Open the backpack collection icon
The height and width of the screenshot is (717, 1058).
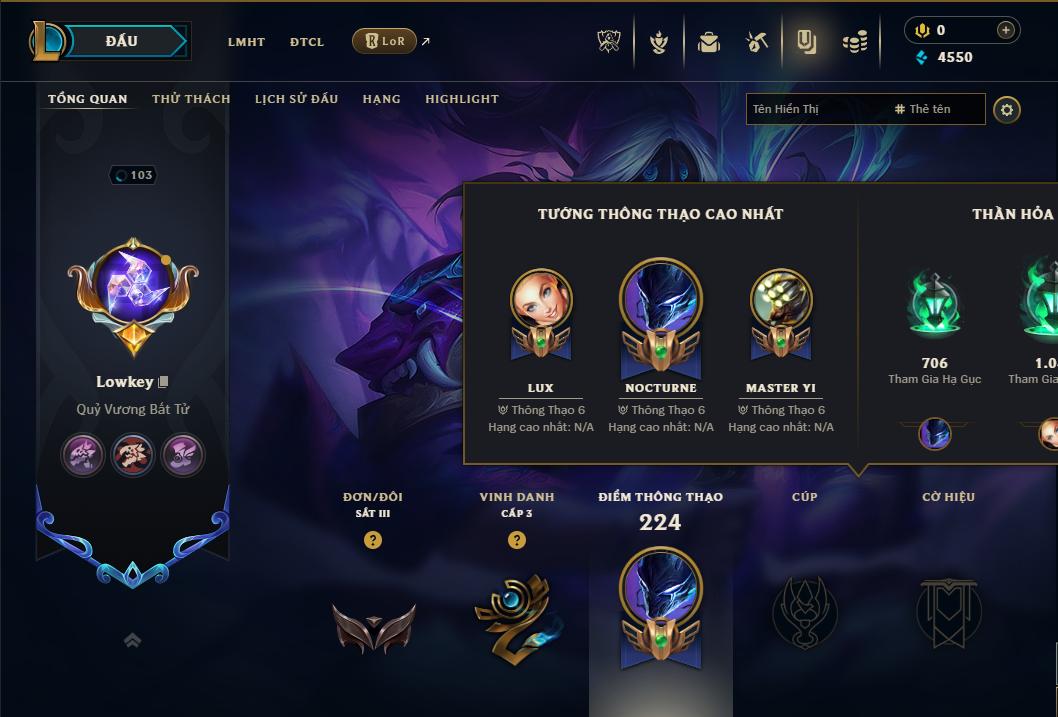pyautogui.click(x=709, y=42)
